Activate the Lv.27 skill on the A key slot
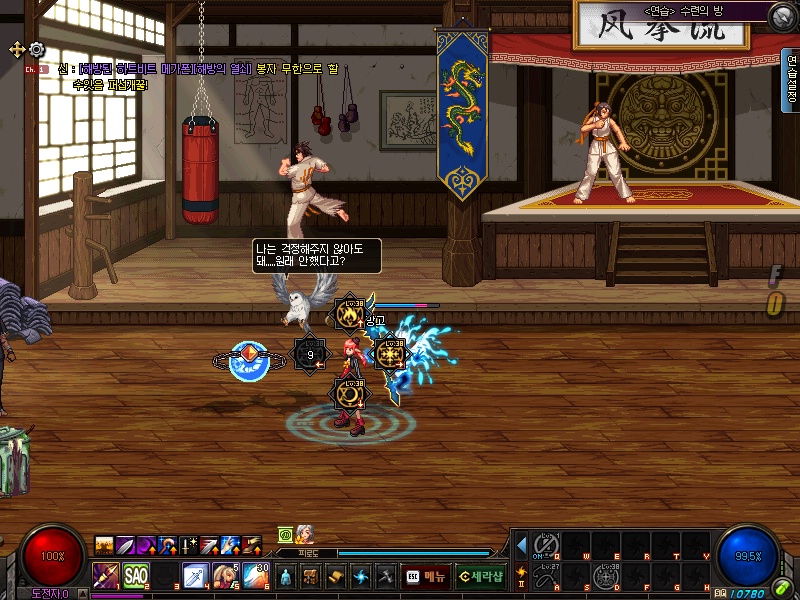Screen dimensions: 800x600 pyautogui.click(x=545, y=577)
